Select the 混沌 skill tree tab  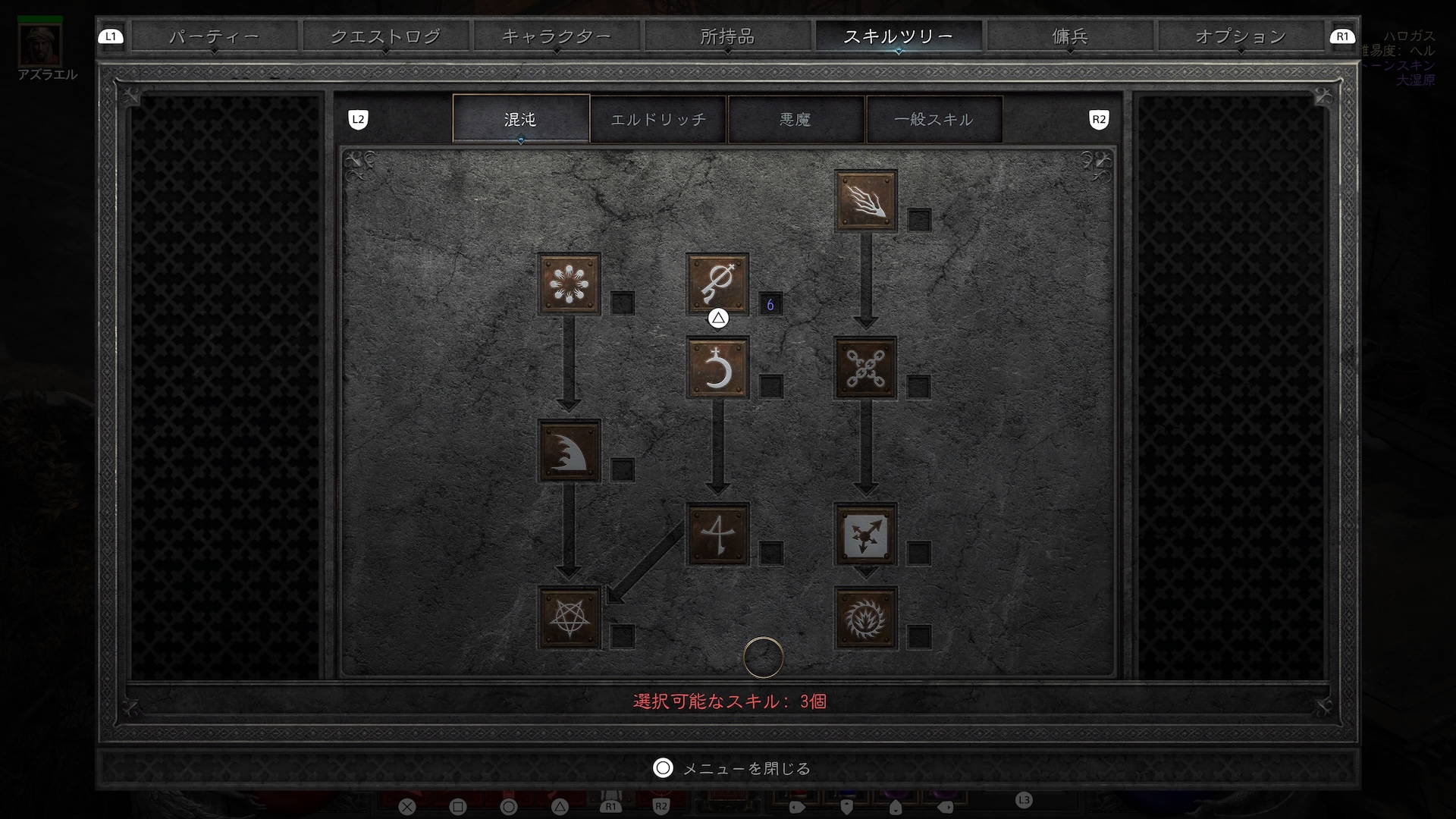[520, 119]
